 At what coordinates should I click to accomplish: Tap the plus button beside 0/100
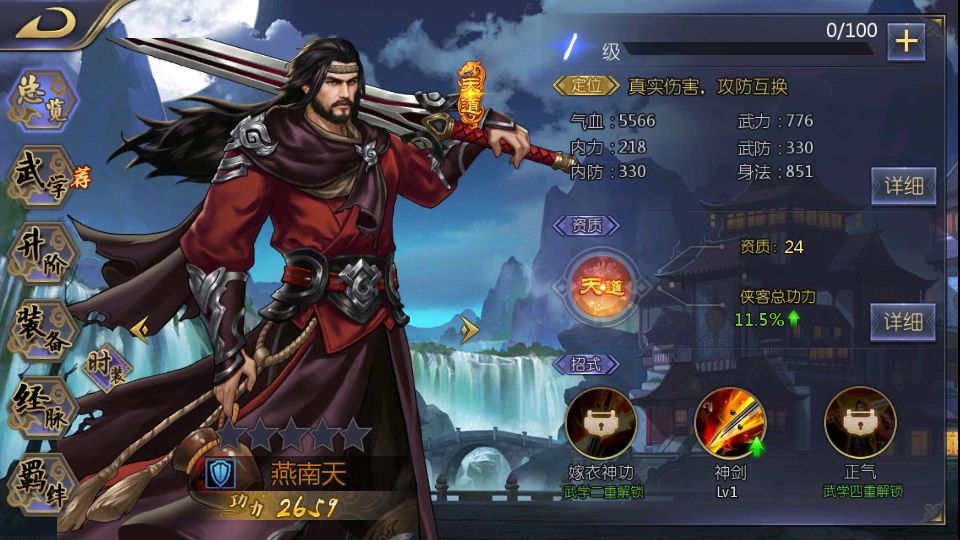click(906, 42)
